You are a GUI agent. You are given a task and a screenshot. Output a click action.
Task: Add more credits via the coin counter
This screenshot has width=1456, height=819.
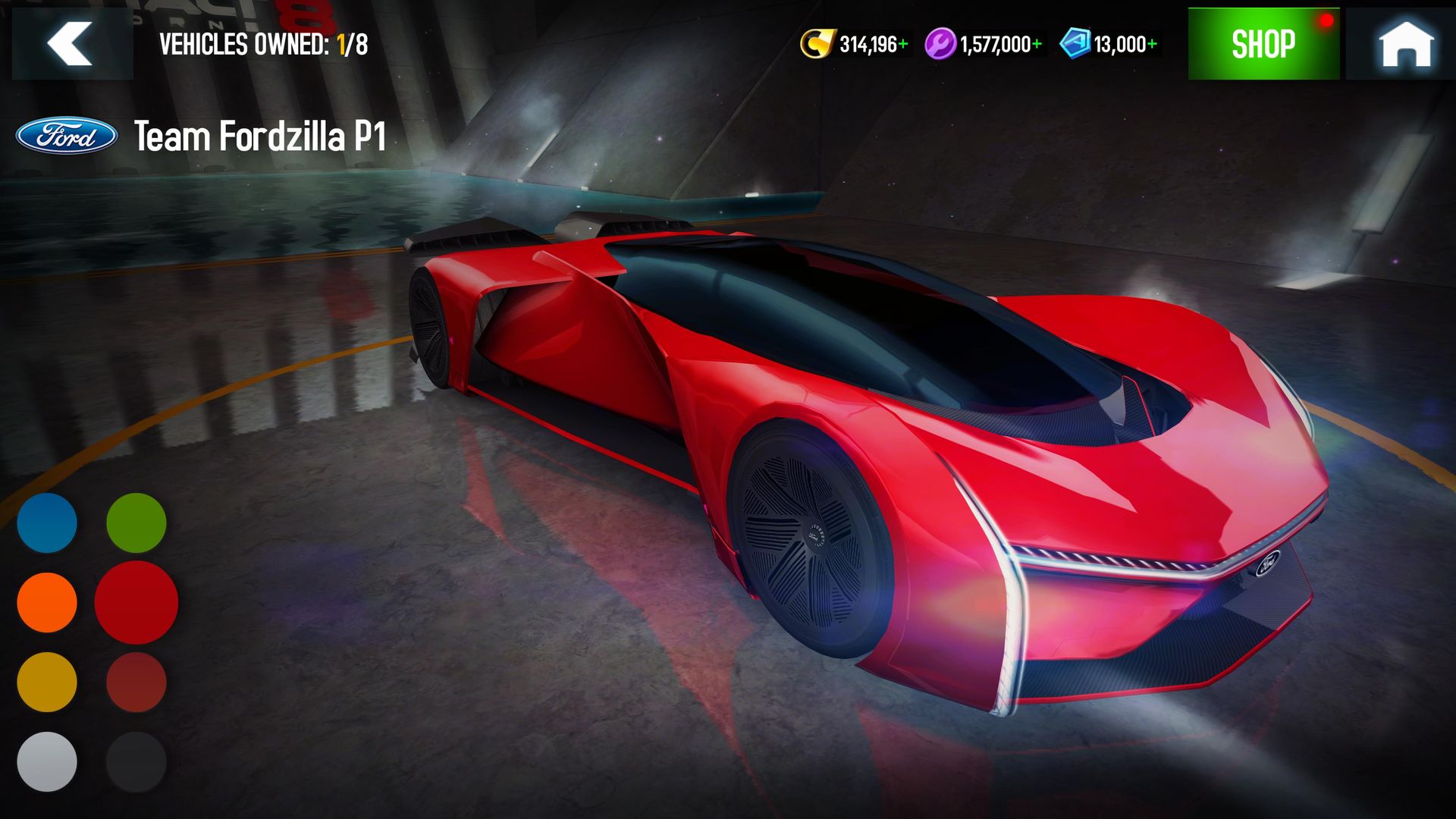[902, 45]
